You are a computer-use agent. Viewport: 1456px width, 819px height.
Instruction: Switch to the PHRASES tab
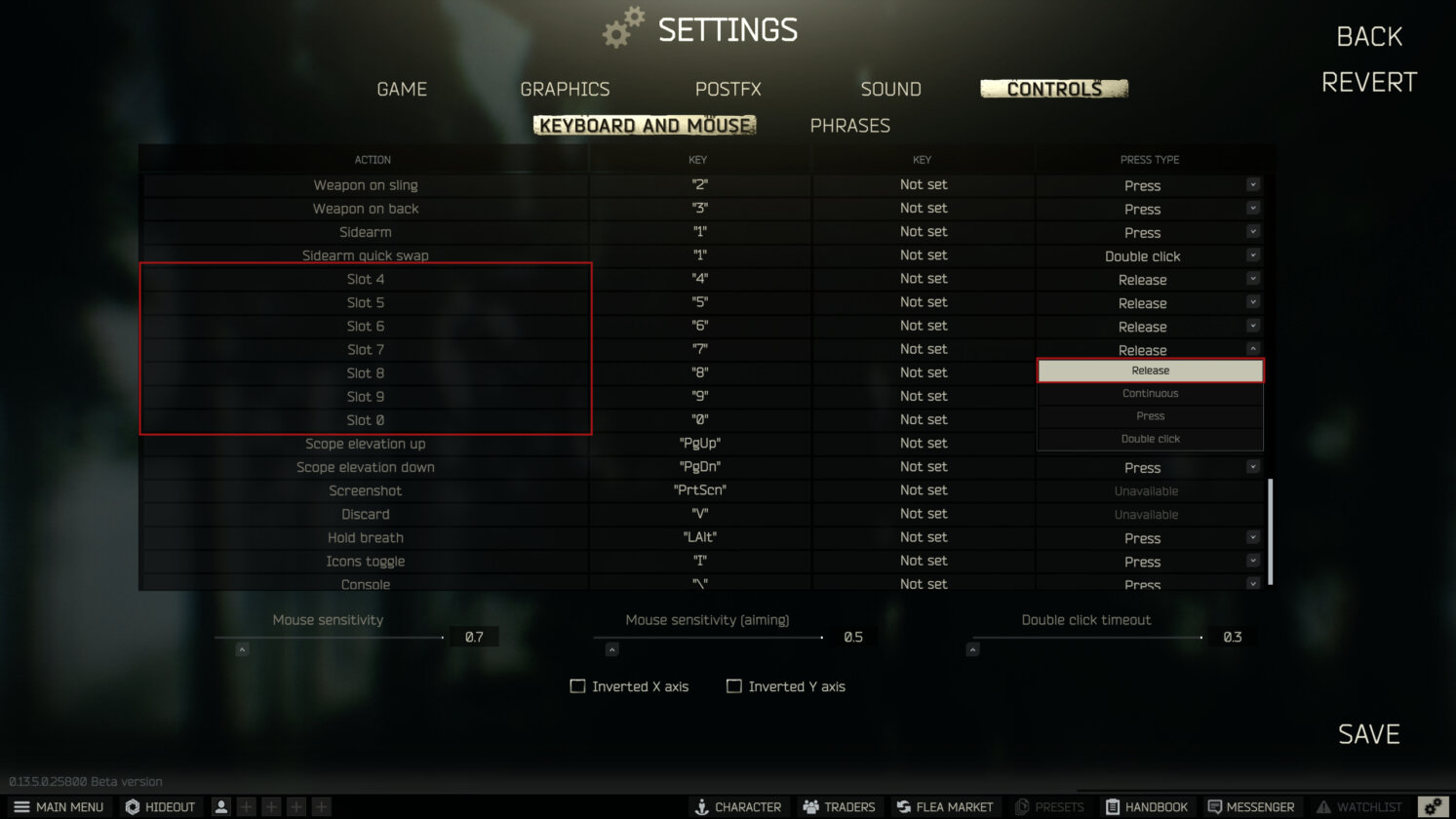849,125
